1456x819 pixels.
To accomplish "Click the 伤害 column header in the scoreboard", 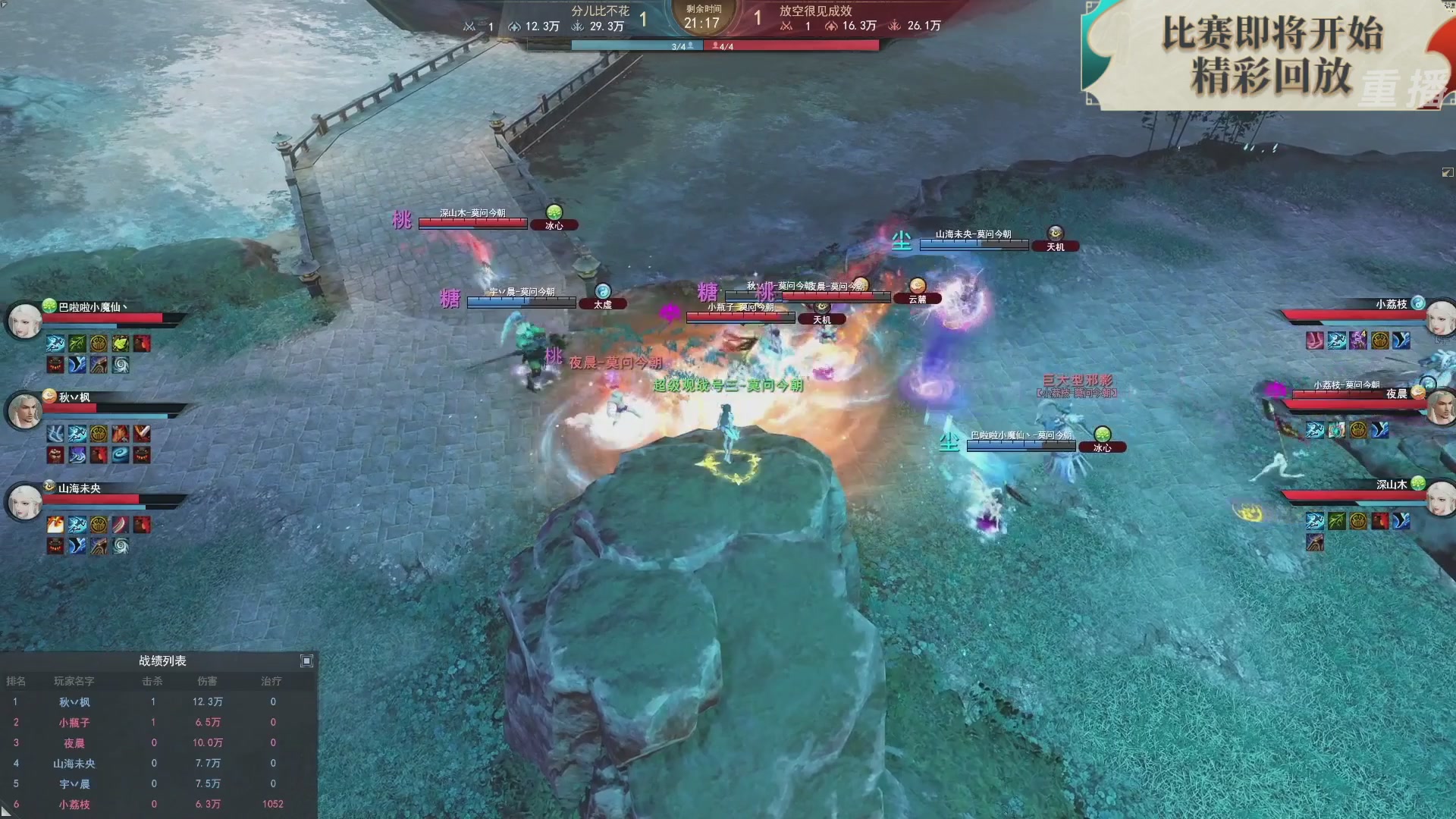I will click(x=209, y=681).
